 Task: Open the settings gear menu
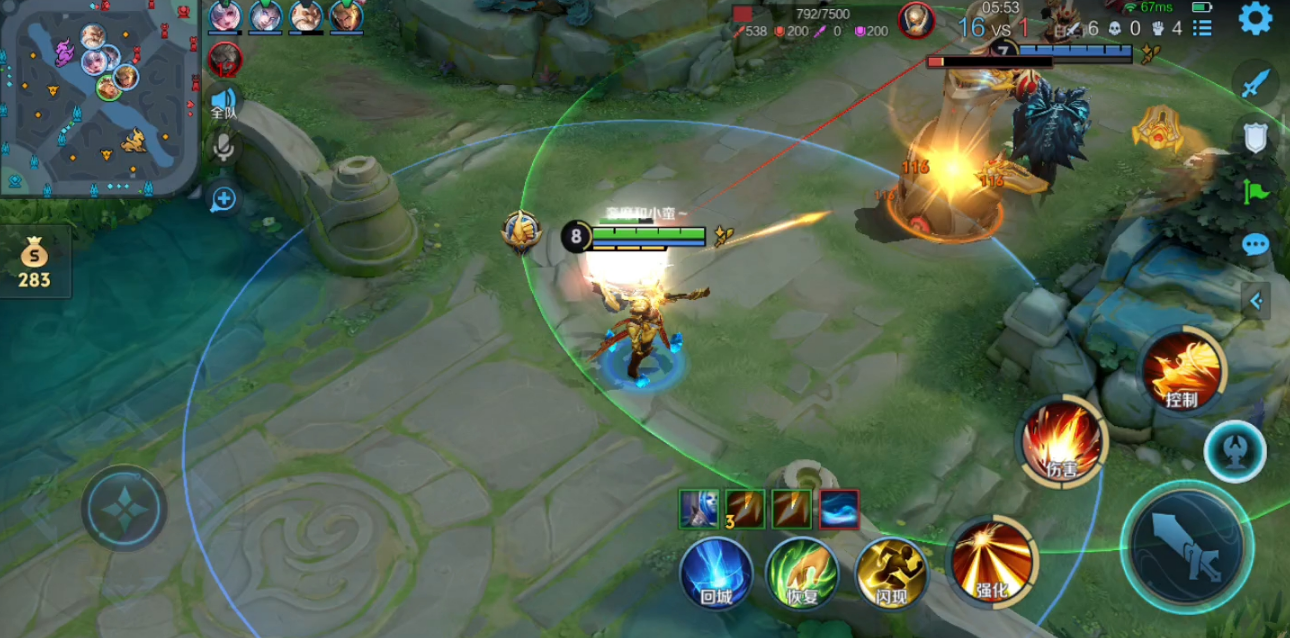click(1255, 18)
